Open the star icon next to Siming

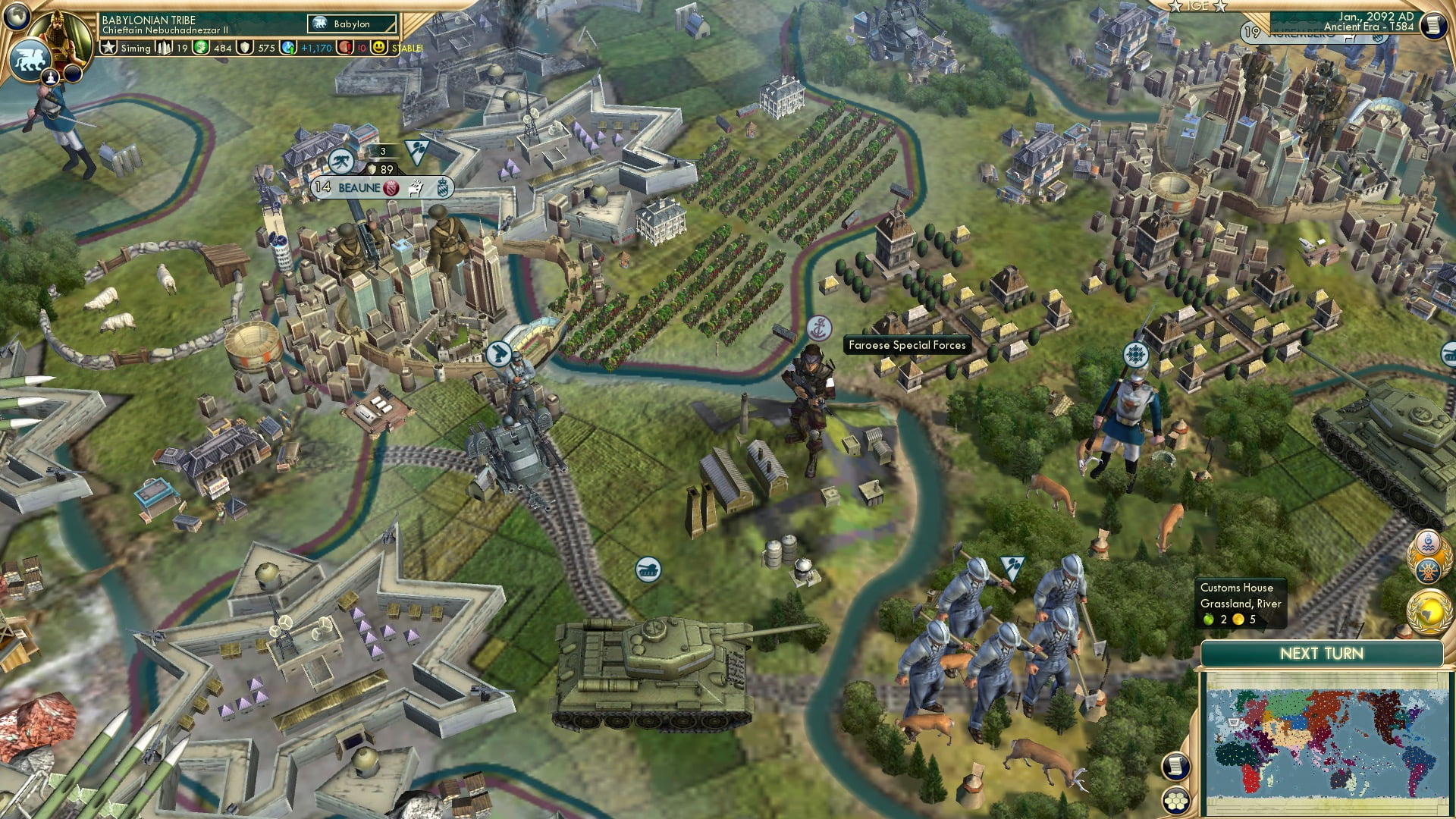point(109,48)
